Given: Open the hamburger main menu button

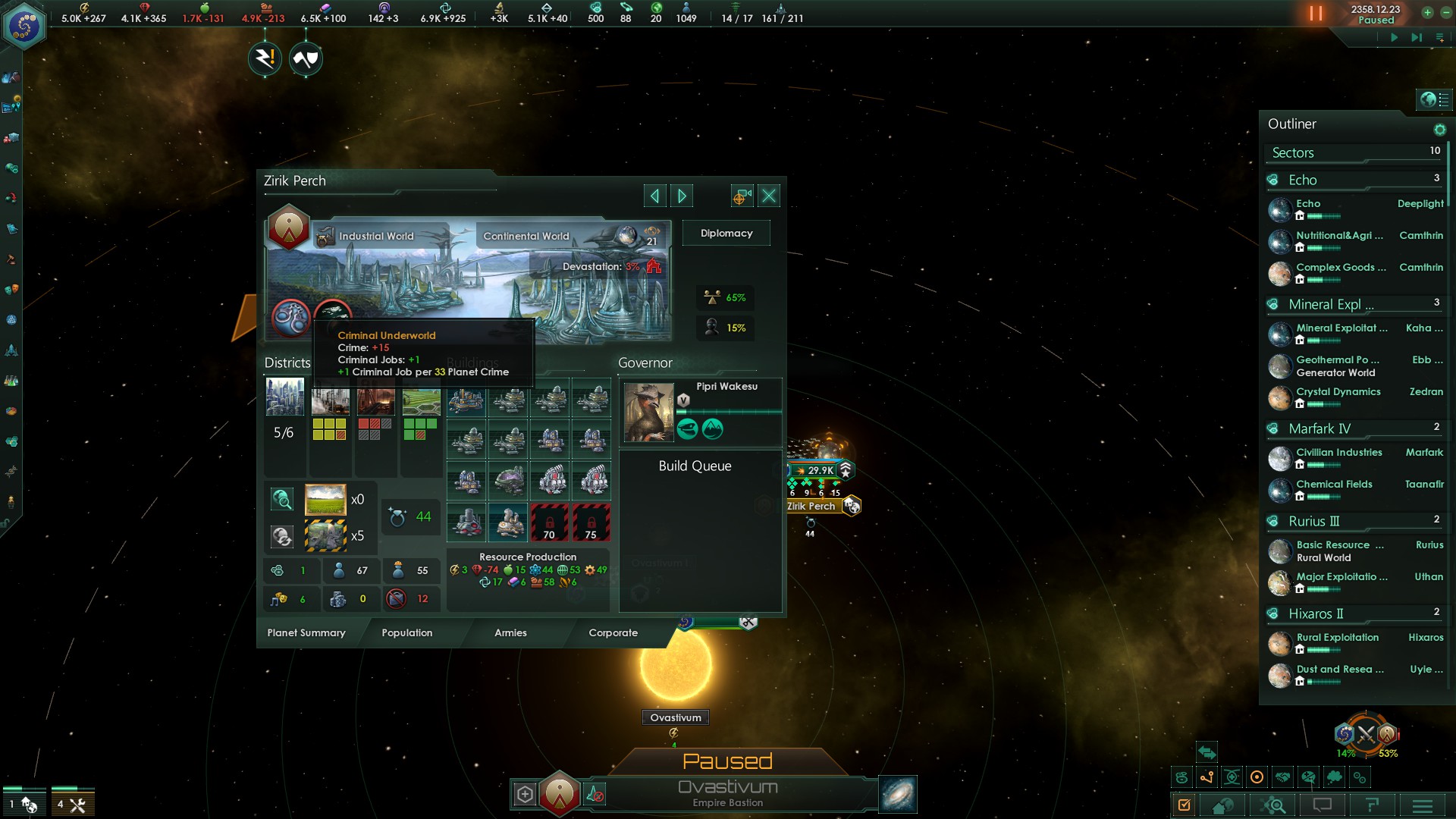Looking at the screenshot, I should tap(1422, 805).
